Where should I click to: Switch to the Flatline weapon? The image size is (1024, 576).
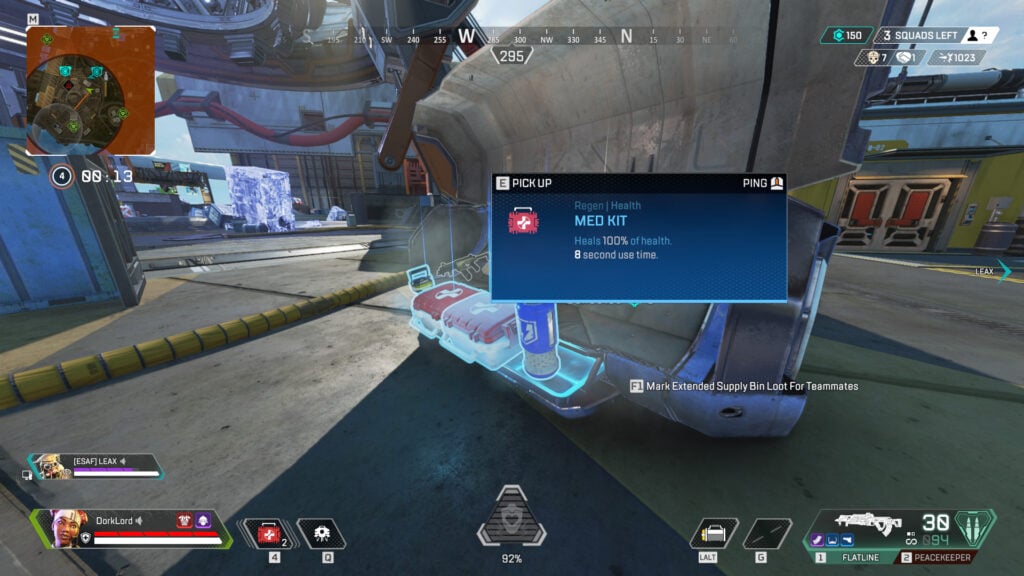coord(849,558)
